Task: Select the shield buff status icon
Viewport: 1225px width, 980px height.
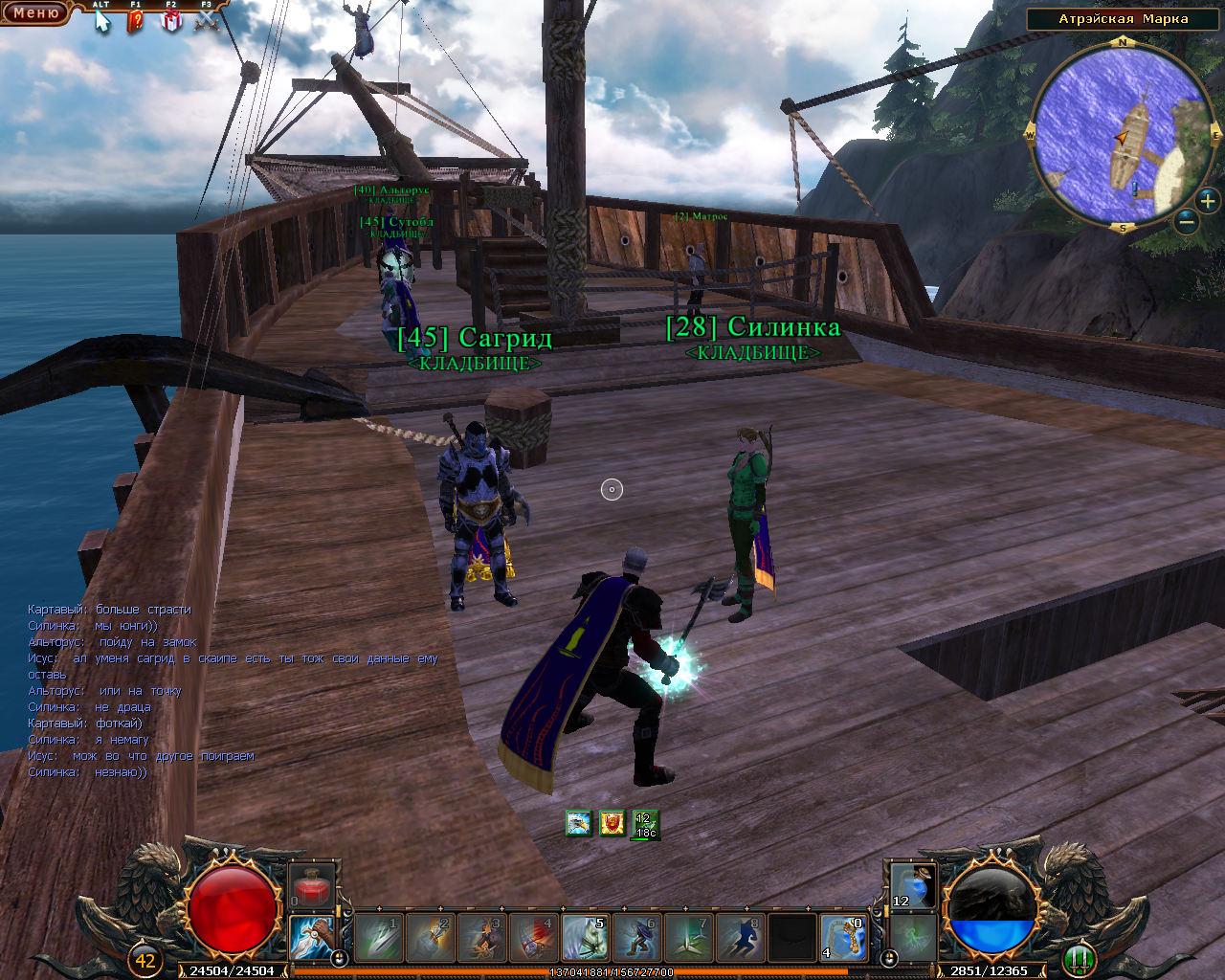Action: pyautogui.click(x=612, y=823)
